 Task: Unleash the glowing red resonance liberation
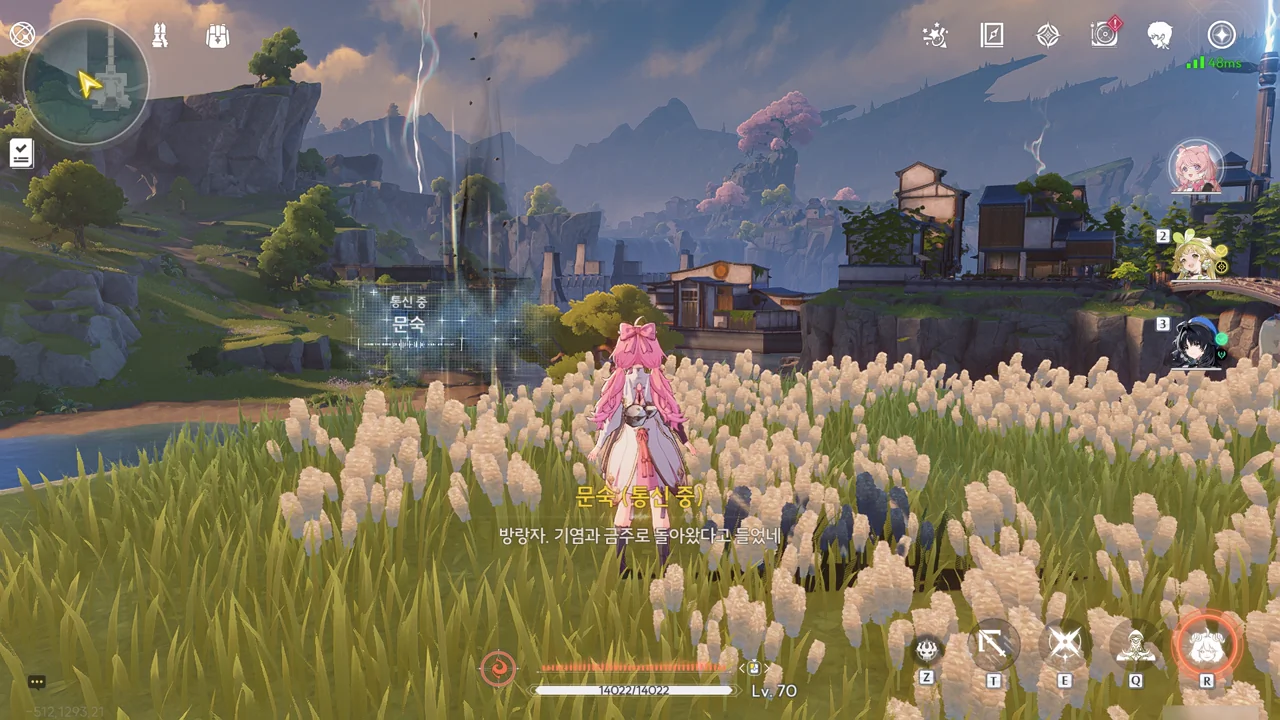coord(1206,645)
